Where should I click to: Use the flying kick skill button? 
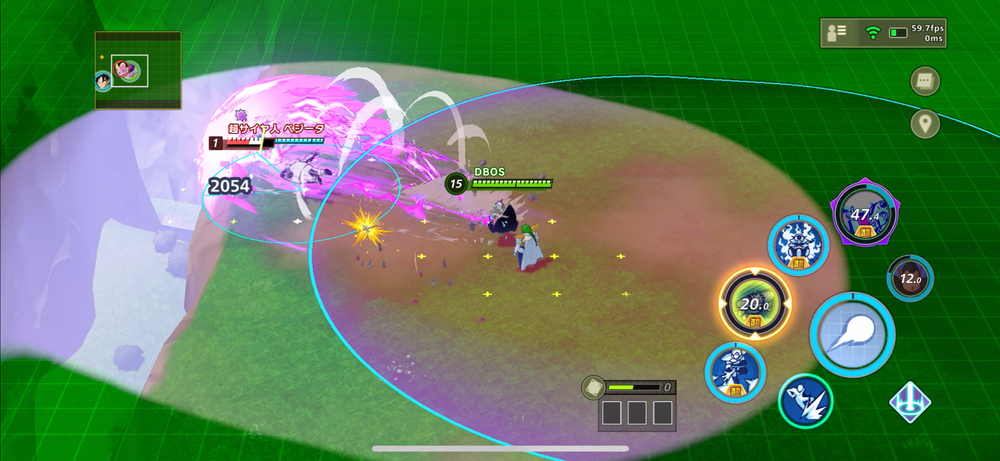pyautogui.click(x=735, y=371)
